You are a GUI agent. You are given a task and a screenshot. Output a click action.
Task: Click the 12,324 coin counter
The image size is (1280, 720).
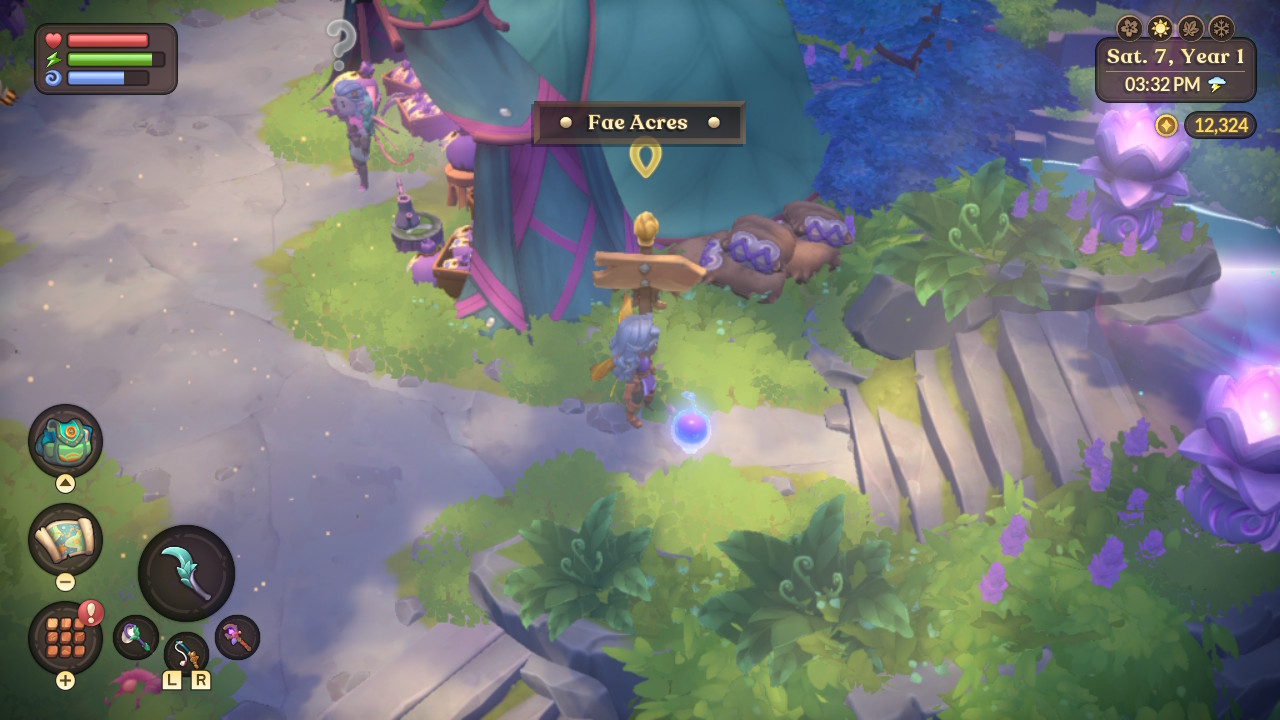point(1219,126)
